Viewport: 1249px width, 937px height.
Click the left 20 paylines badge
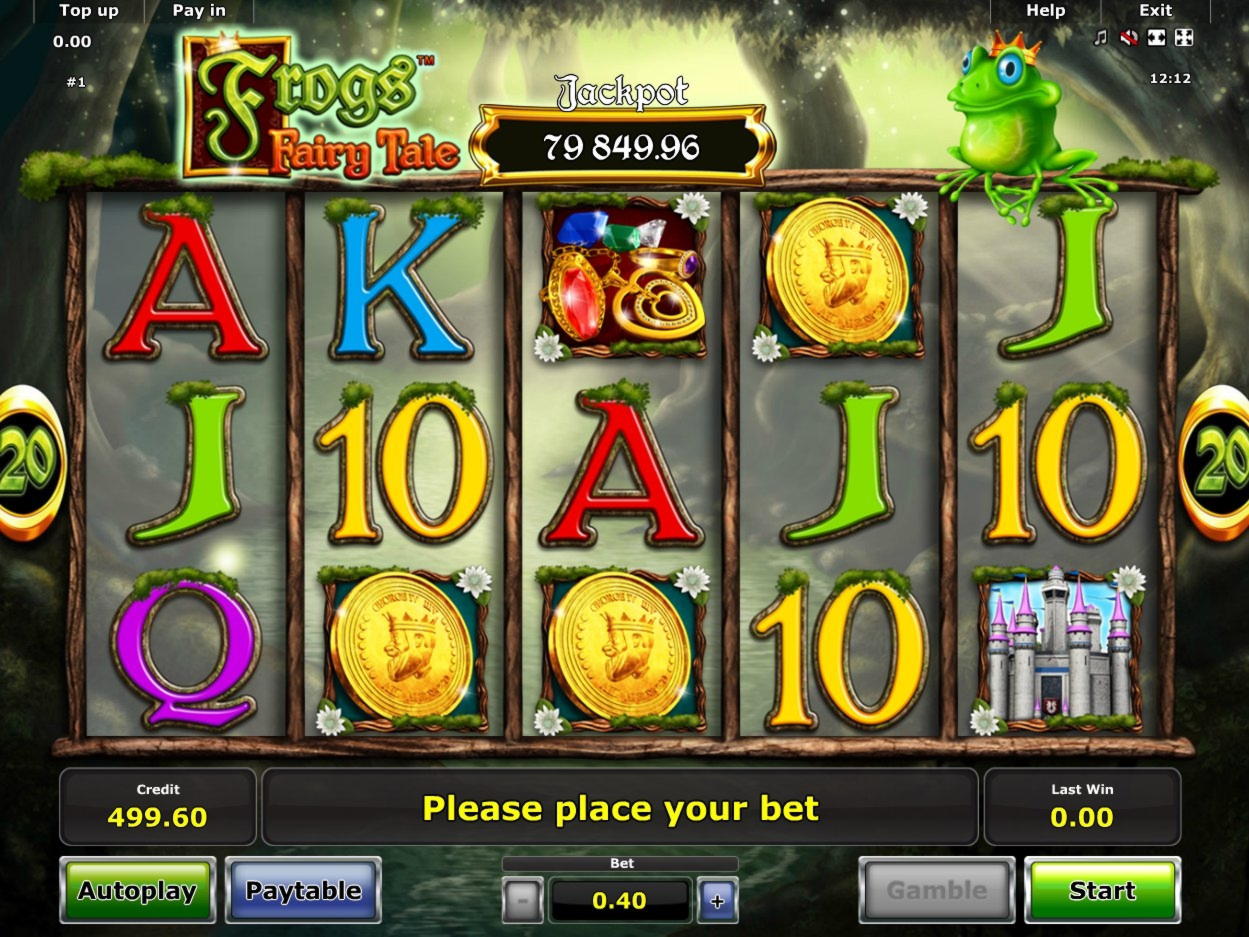tap(28, 463)
